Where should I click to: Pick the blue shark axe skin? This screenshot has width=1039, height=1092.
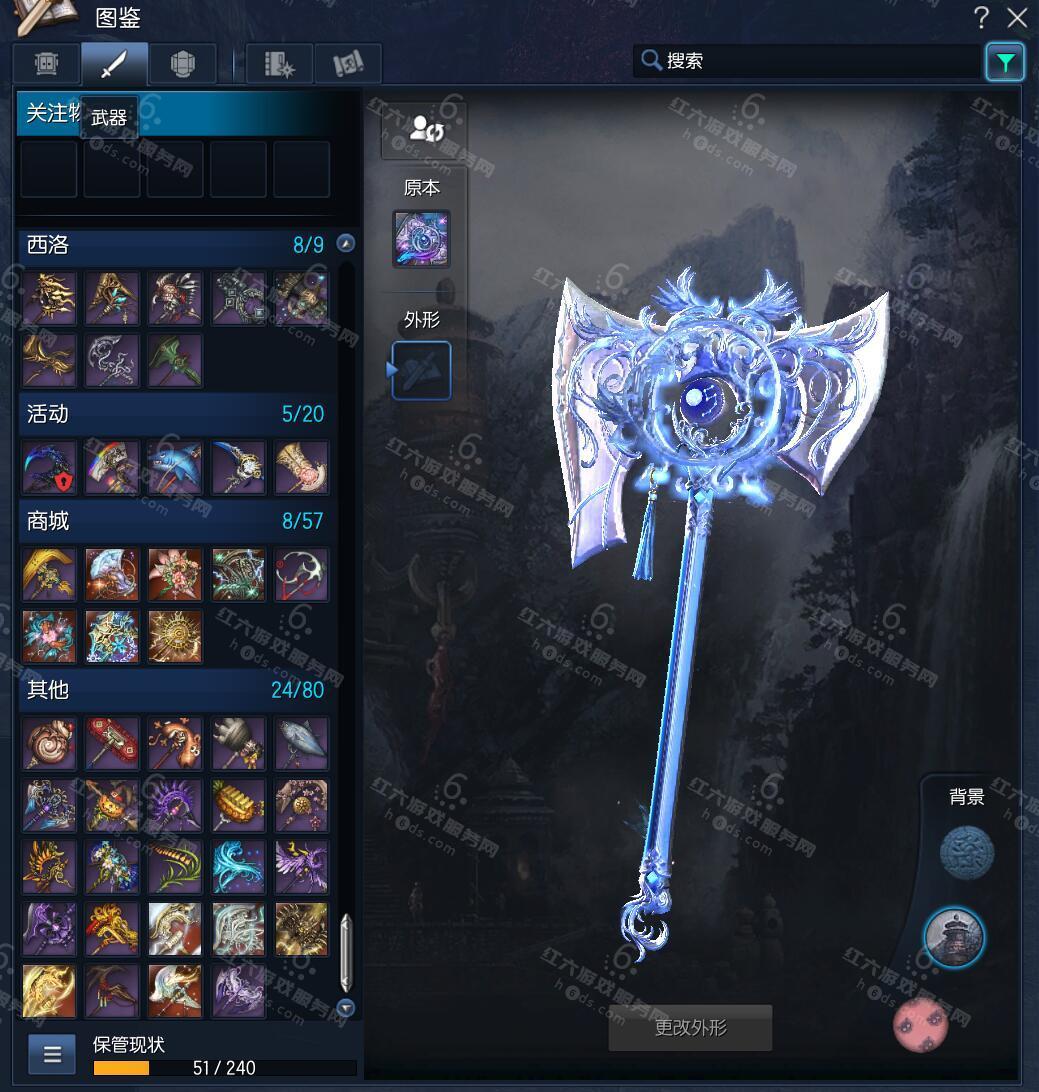click(x=175, y=467)
